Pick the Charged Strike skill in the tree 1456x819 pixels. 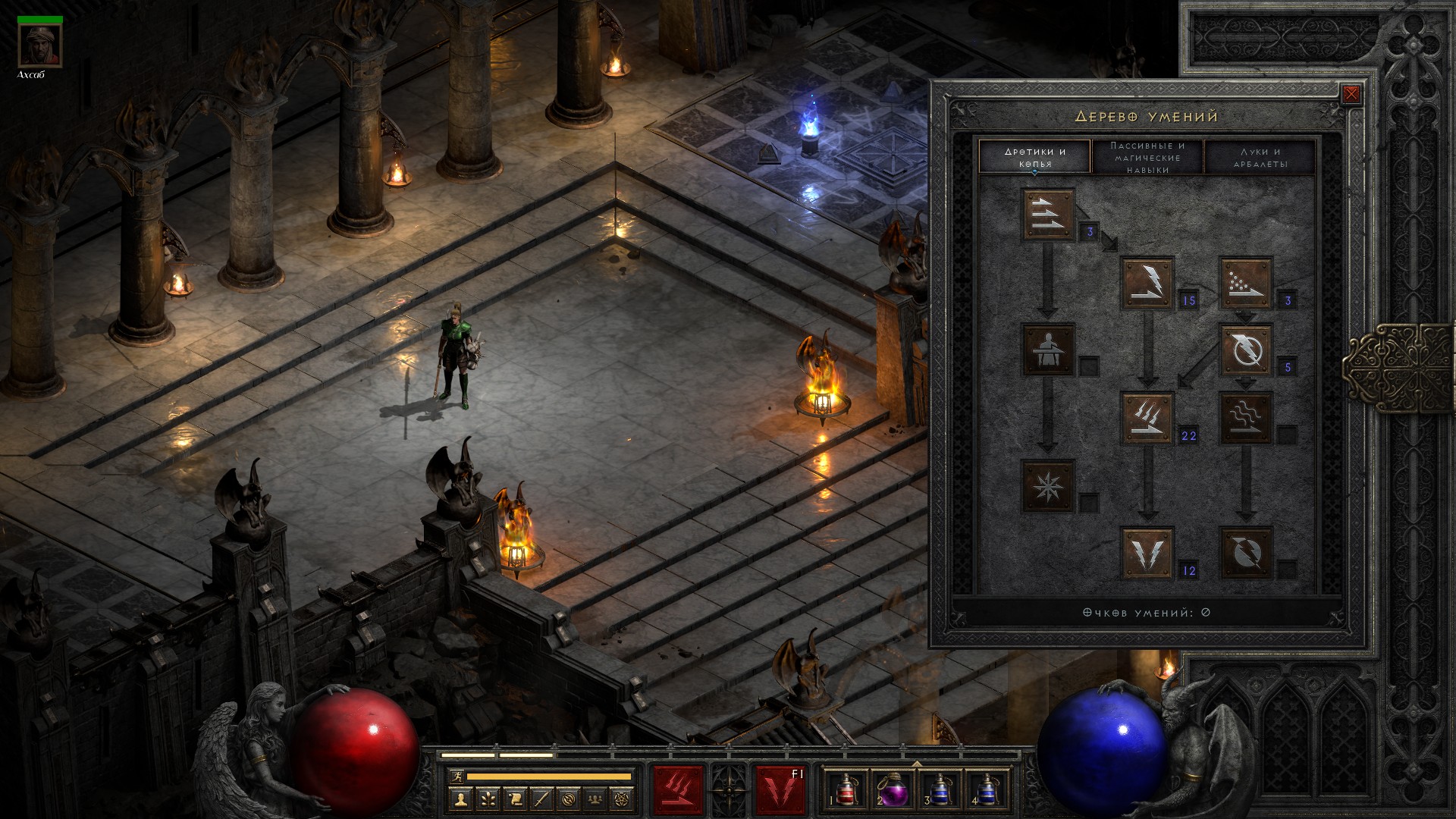(x=1148, y=418)
